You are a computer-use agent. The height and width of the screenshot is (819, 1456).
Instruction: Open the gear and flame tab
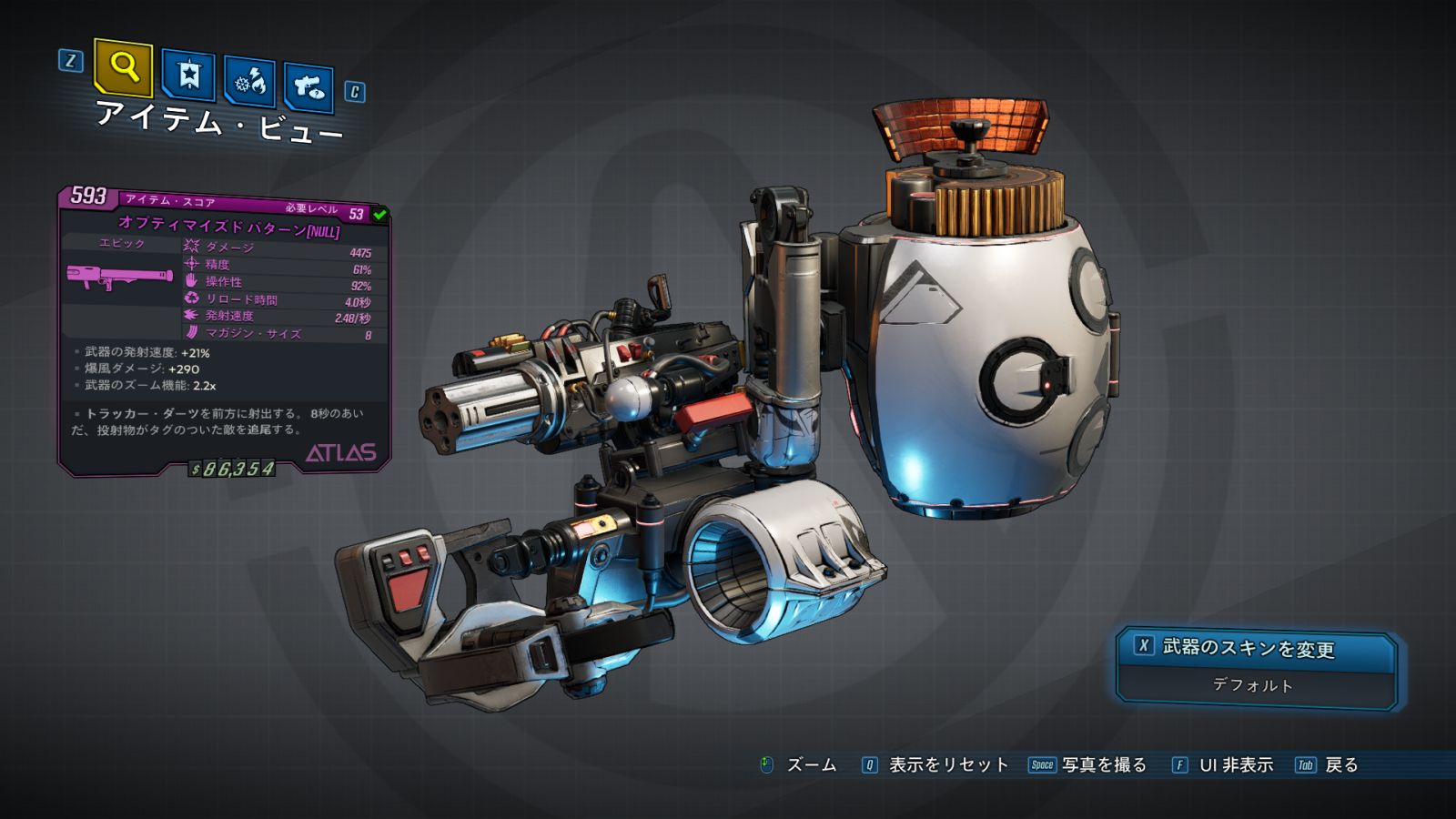click(x=250, y=82)
